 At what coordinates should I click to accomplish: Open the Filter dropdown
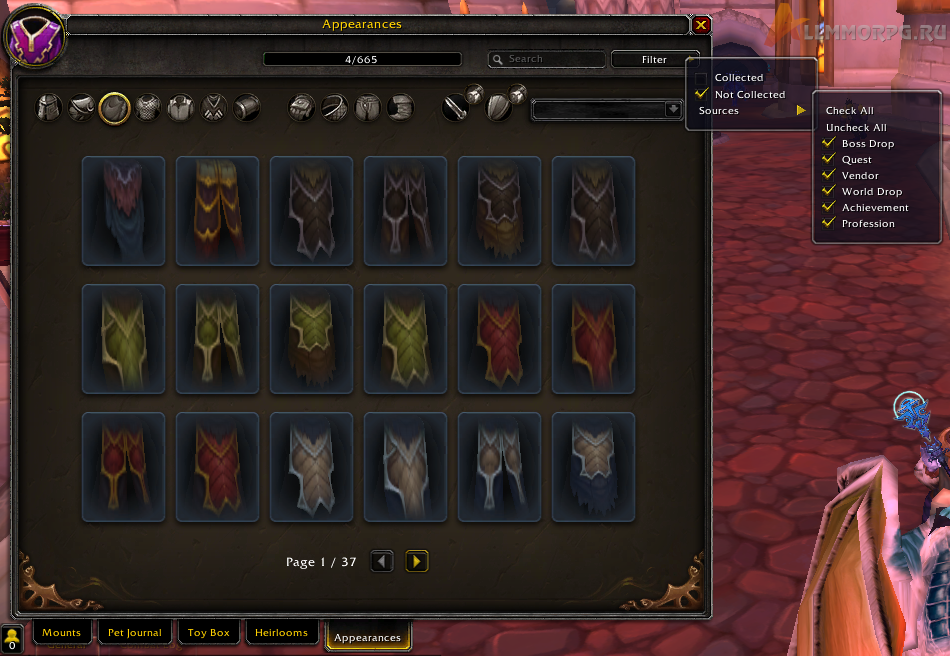click(x=654, y=60)
